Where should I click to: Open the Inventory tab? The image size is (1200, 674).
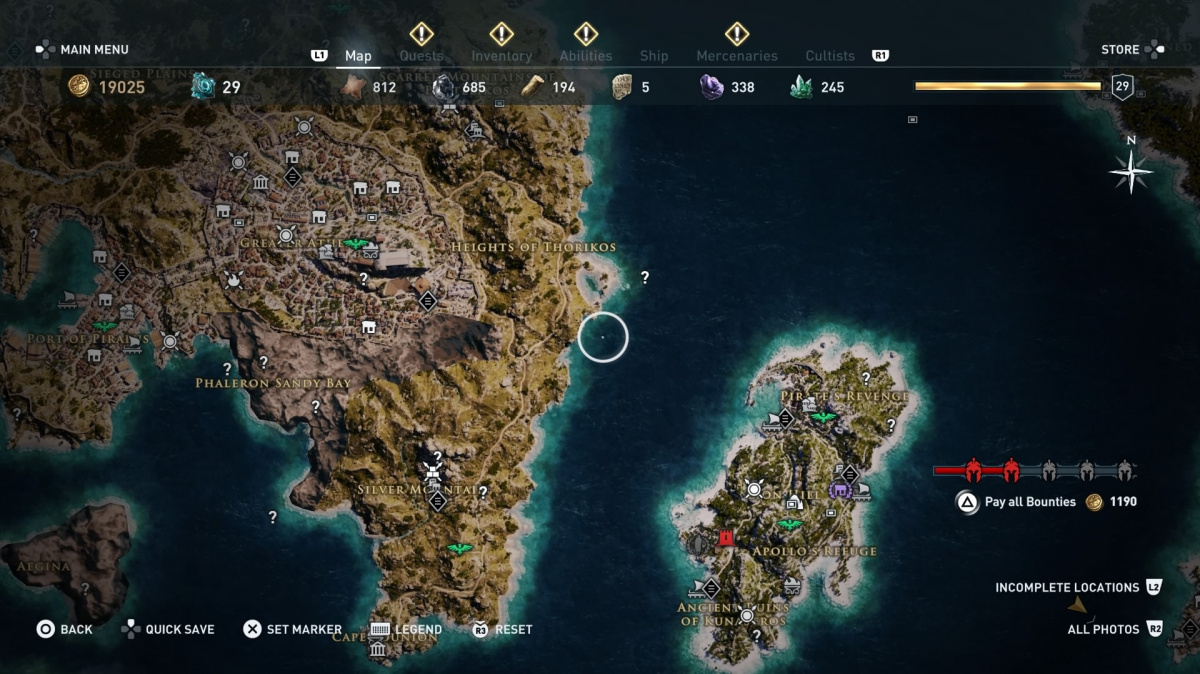[501, 56]
